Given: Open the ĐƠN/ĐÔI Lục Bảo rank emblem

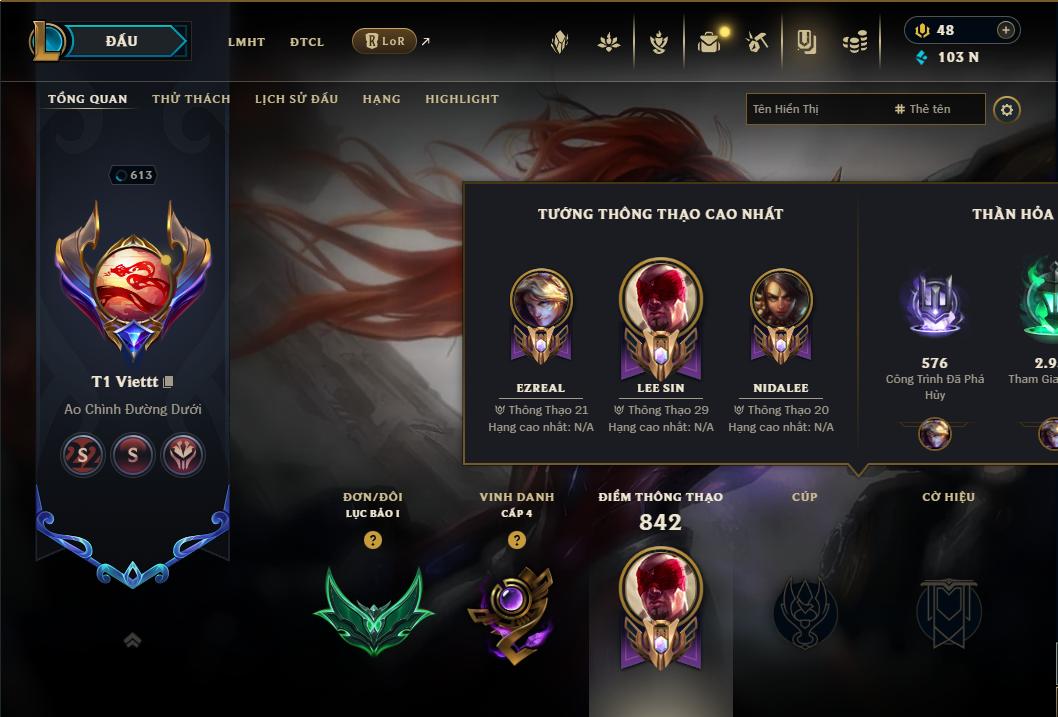Looking at the screenshot, I should tap(373, 609).
